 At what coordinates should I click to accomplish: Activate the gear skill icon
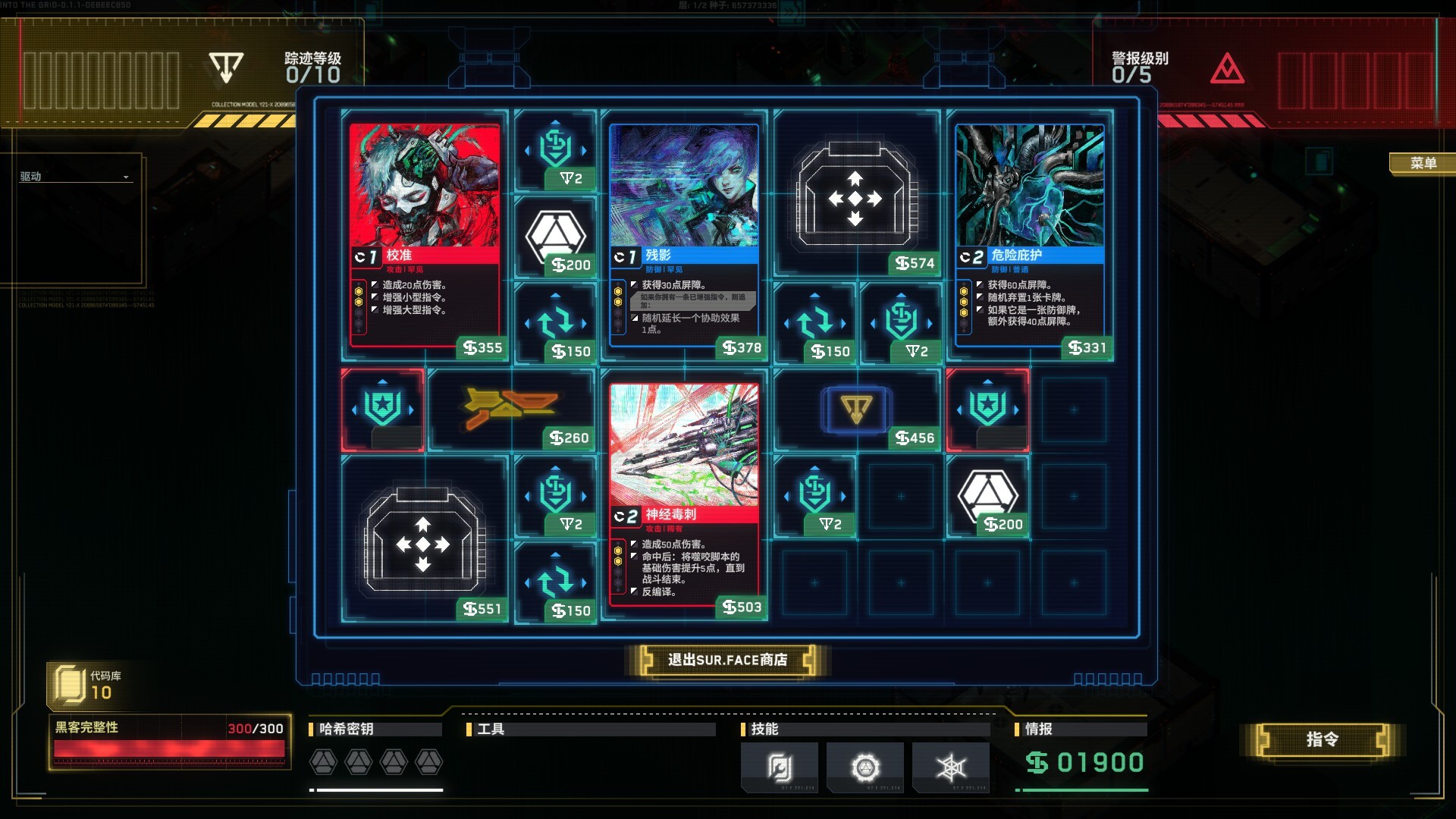[864, 767]
